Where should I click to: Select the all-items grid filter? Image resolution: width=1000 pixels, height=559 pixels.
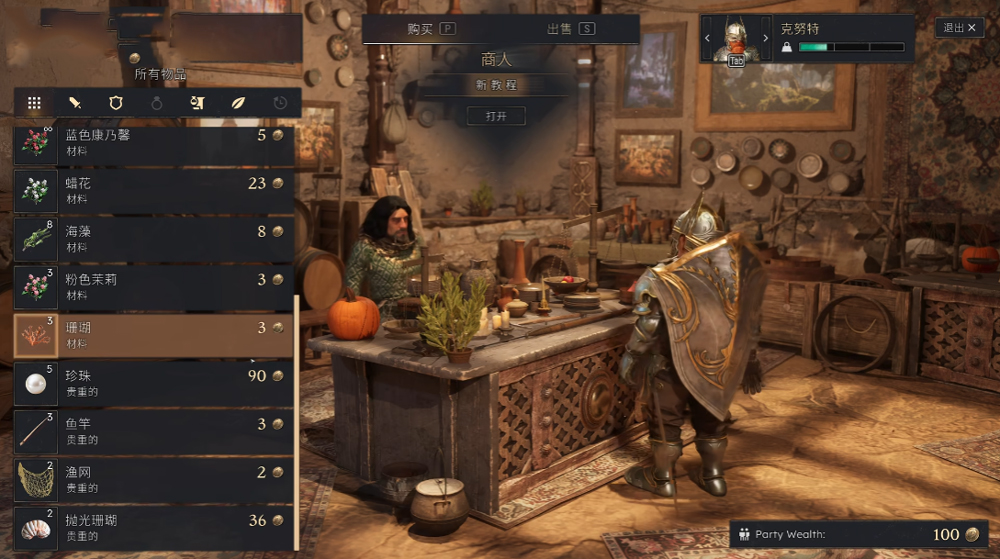pos(34,102)
